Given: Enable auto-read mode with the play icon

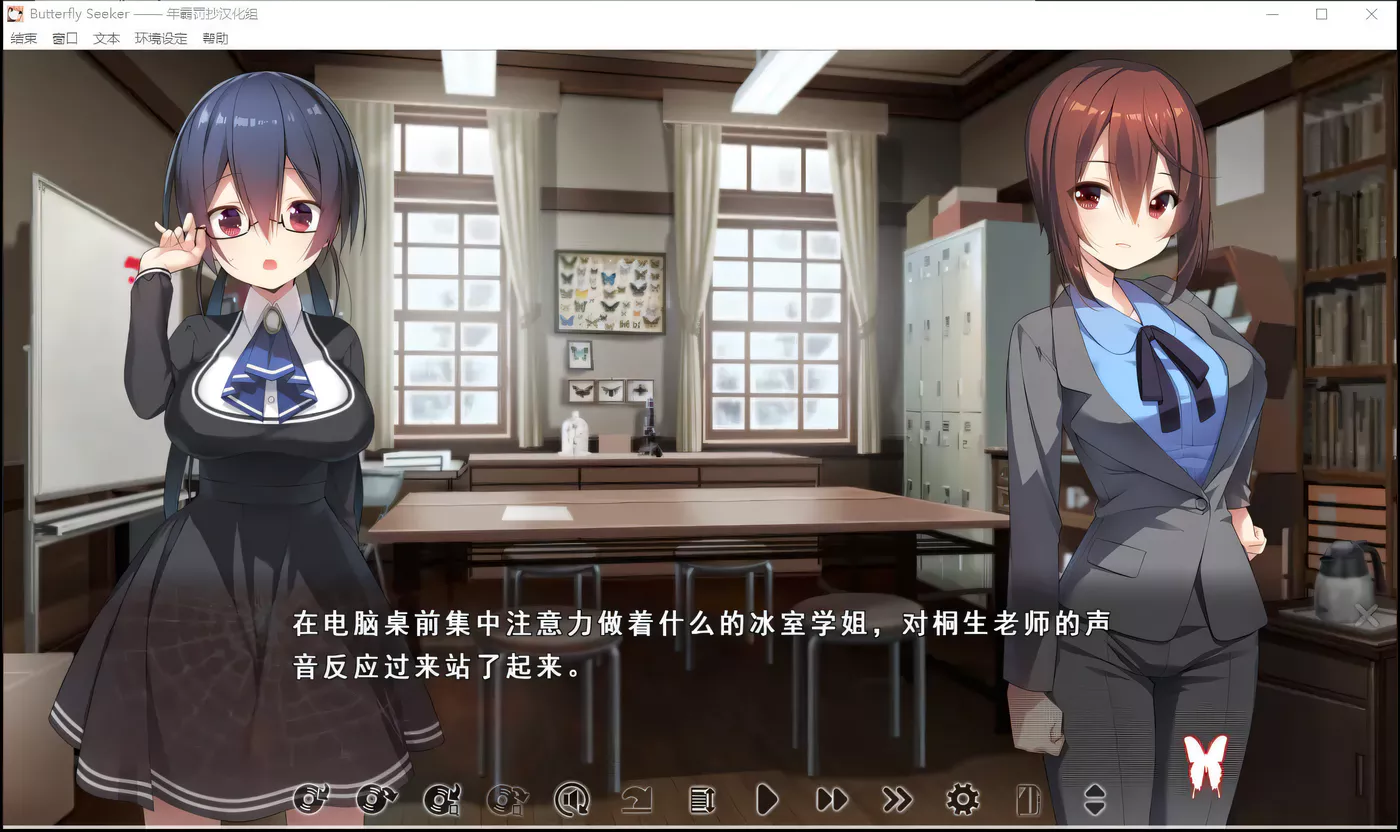Looking at the screenshot, I should pyautogui.click(x=766, y=801).
